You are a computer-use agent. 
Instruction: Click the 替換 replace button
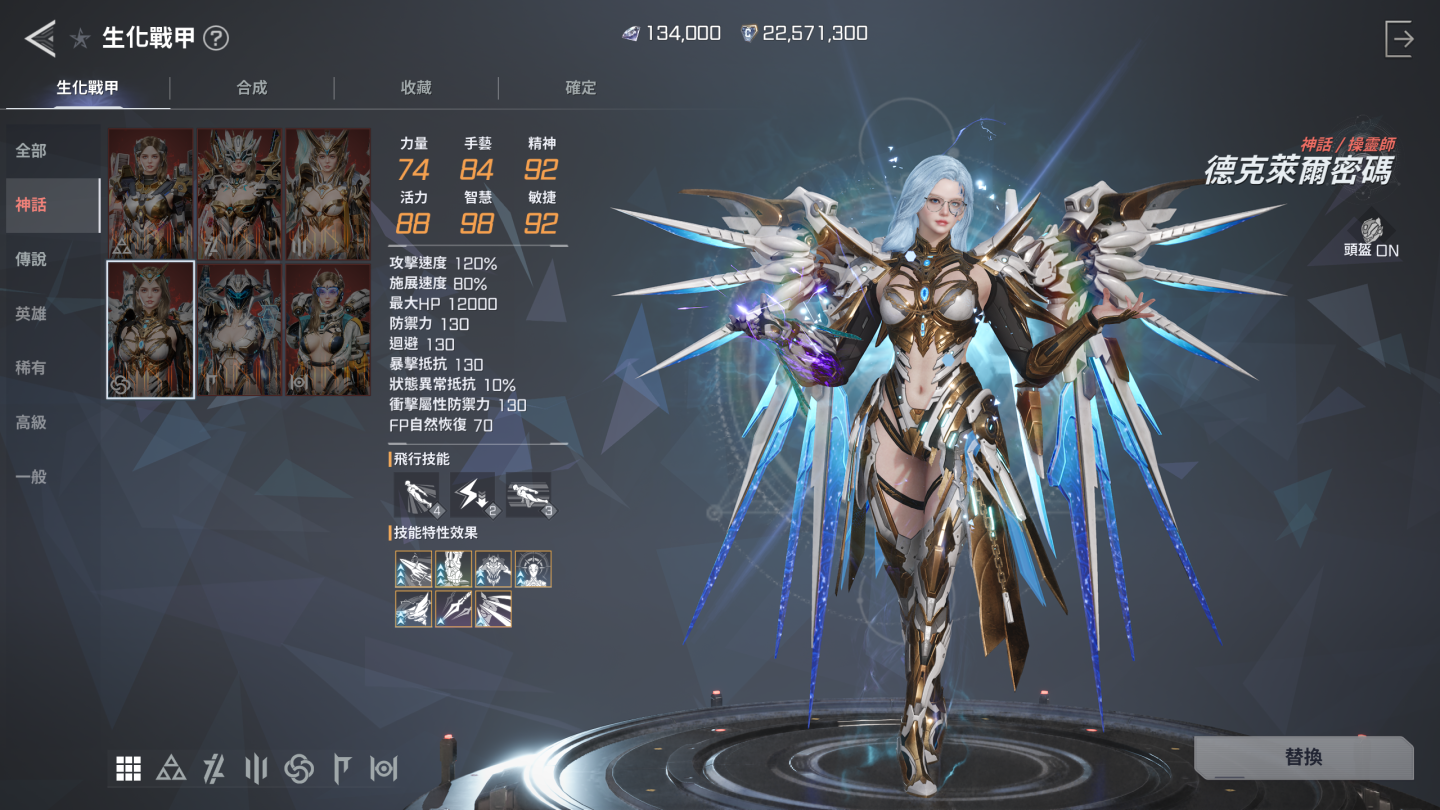pos(1303,758)
